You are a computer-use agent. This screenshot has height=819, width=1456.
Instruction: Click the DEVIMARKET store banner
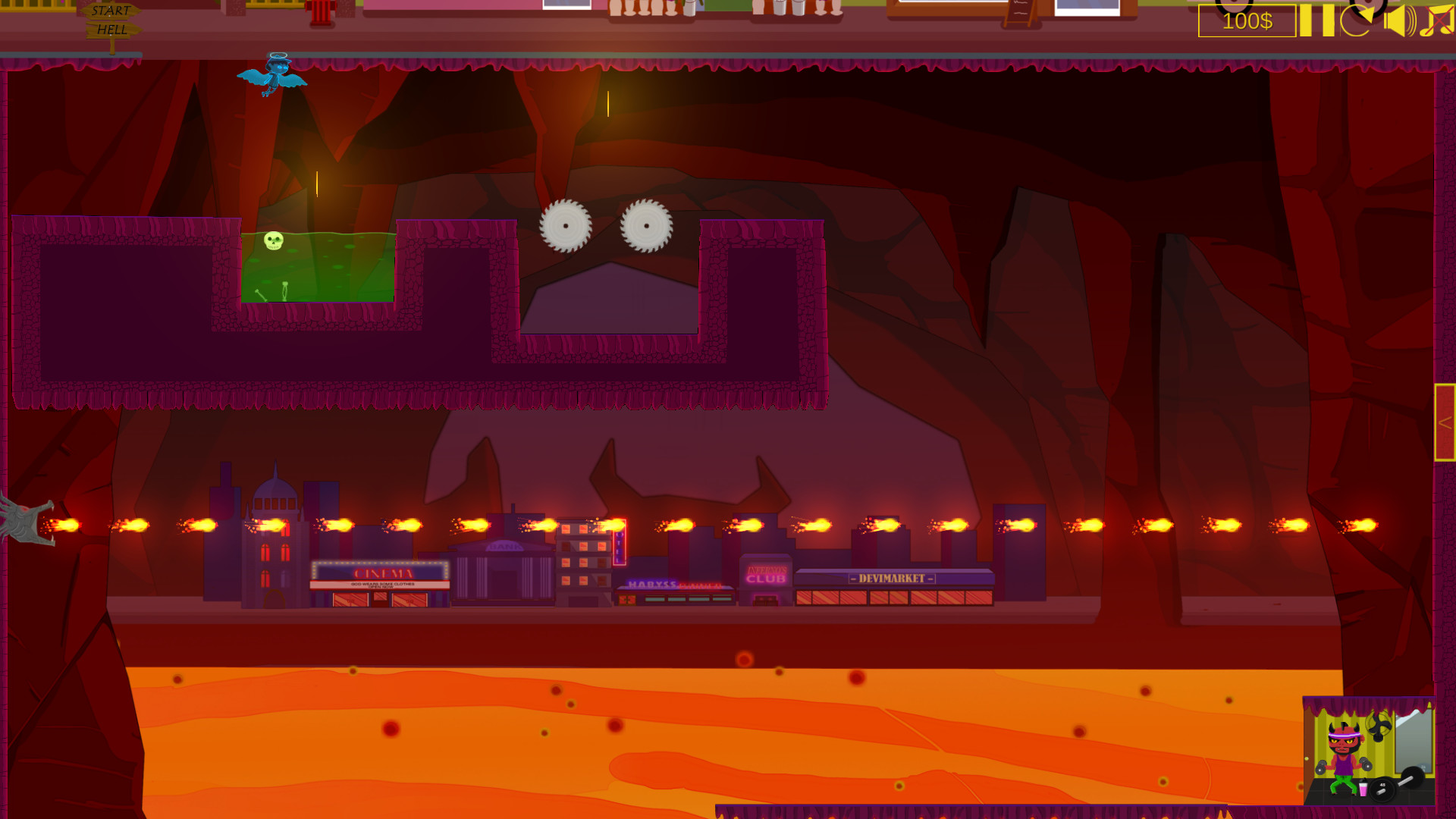tap(893, 577)
